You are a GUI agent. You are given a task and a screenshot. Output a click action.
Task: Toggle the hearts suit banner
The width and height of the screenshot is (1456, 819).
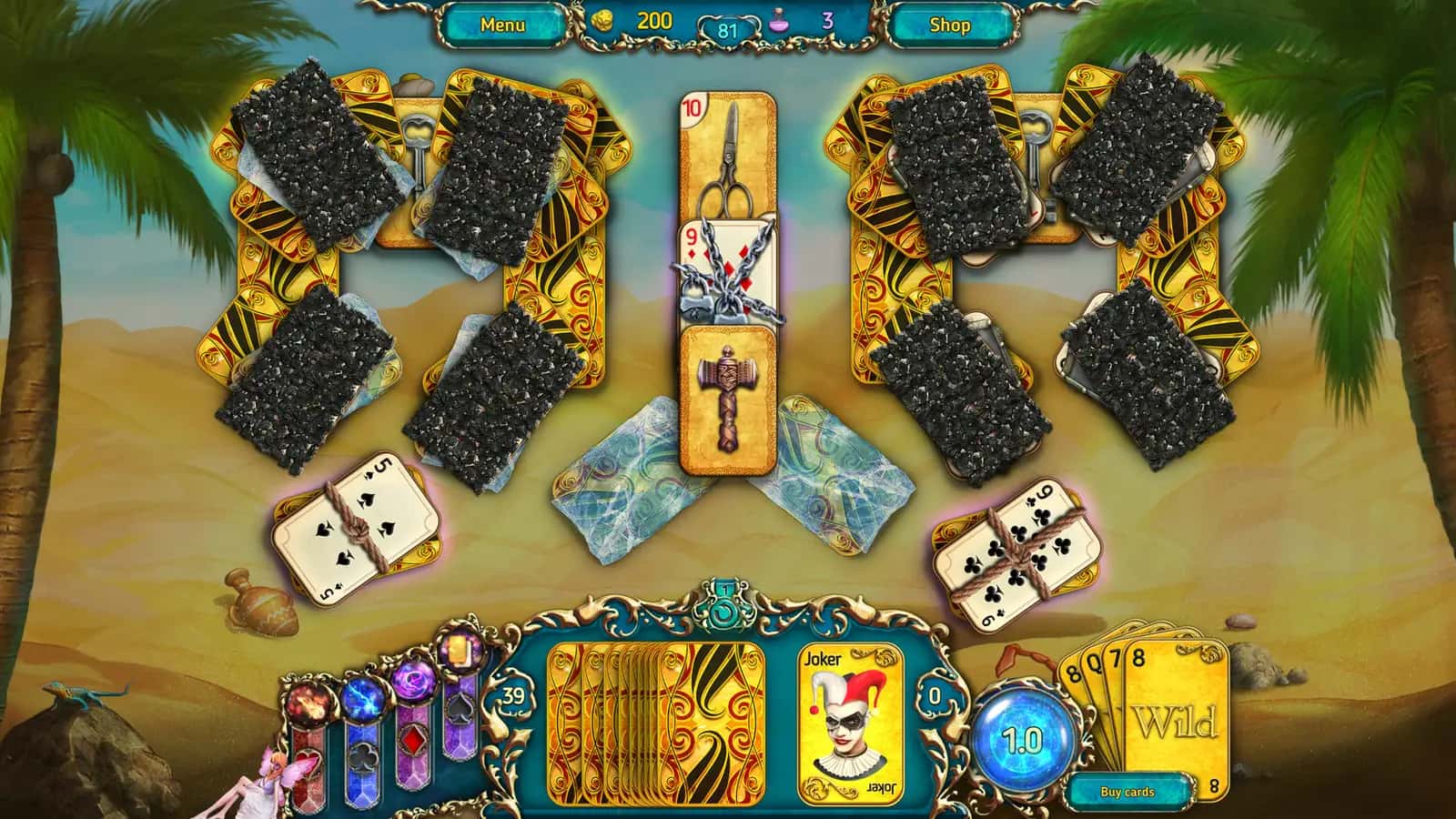coord(308,763)
